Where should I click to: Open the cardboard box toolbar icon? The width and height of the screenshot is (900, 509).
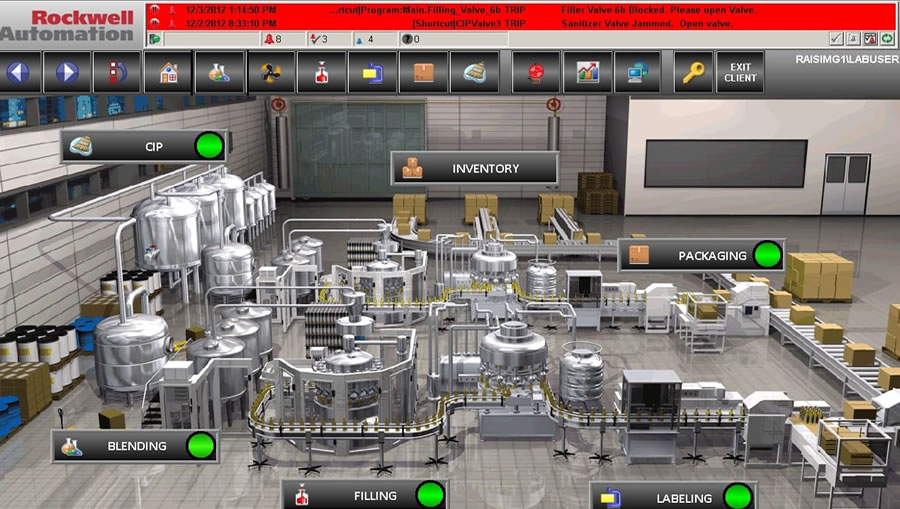pos(423,73)
